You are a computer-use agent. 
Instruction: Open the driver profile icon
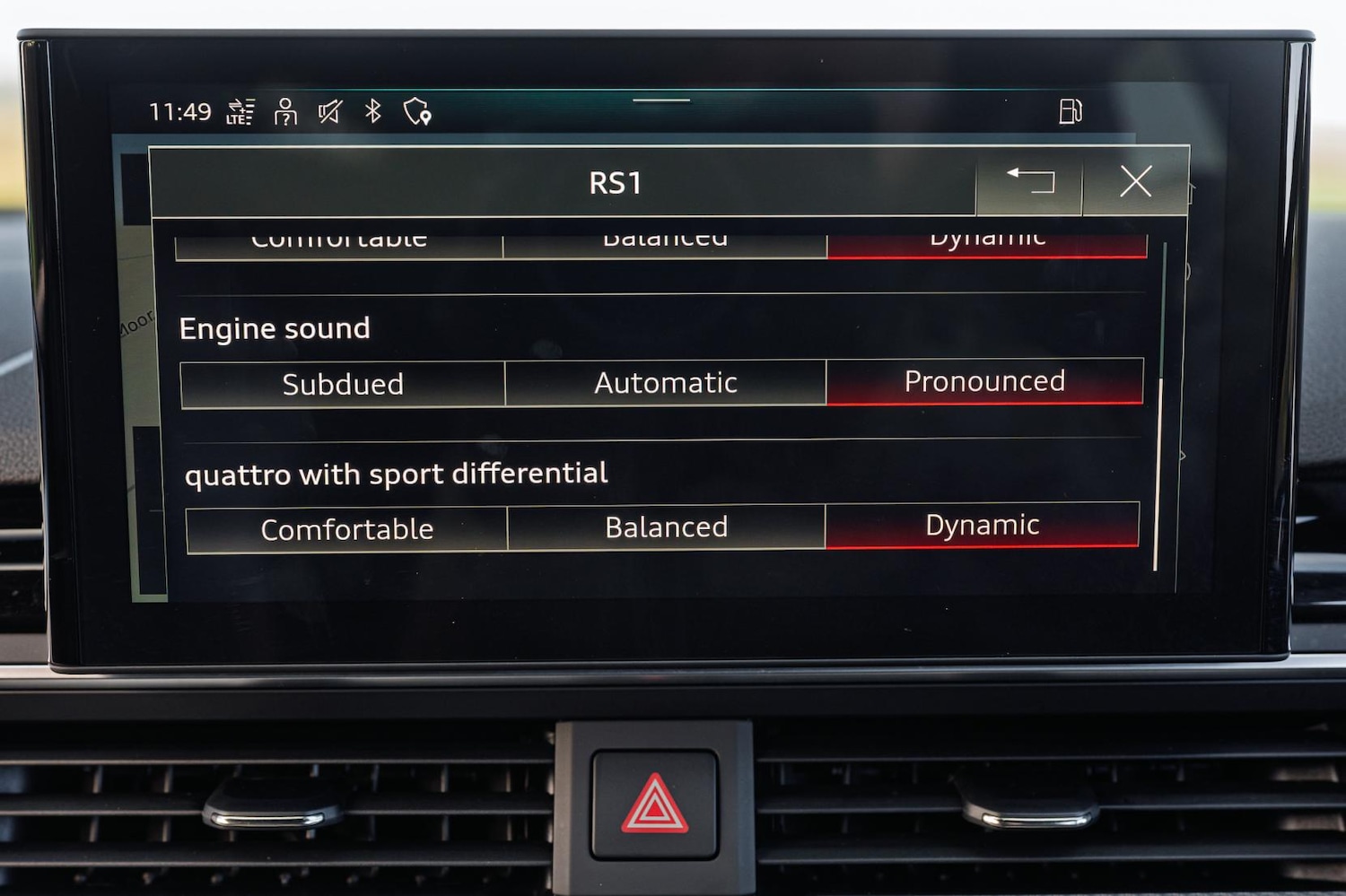tap(284, 111)
